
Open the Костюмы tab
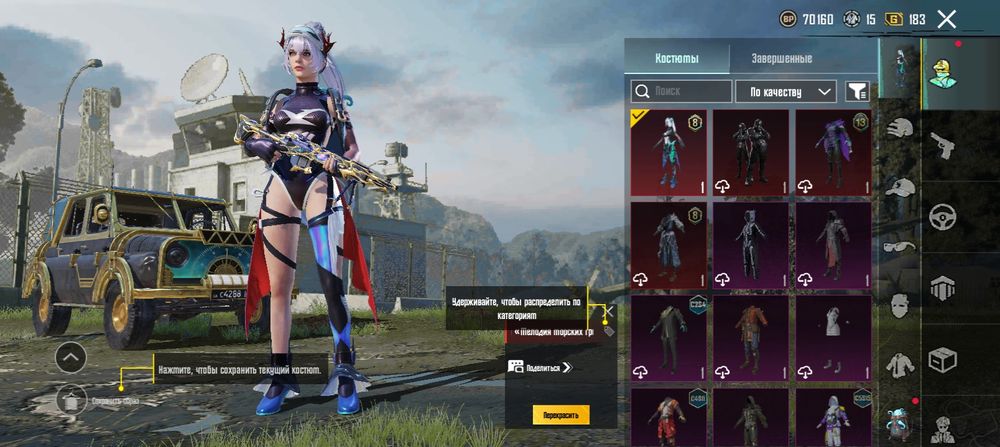(677, 58)
